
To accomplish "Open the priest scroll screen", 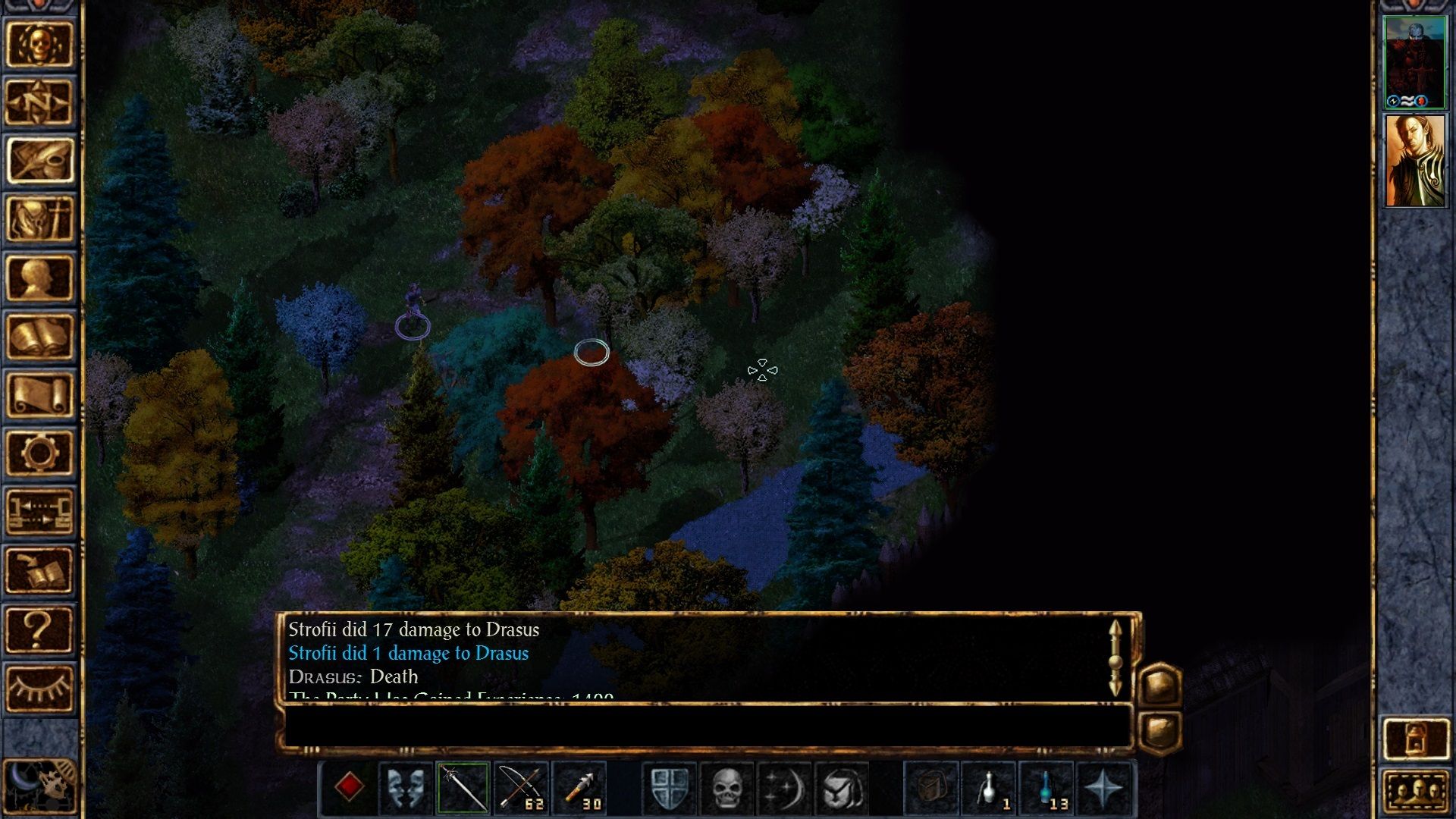I will [39, 394].
